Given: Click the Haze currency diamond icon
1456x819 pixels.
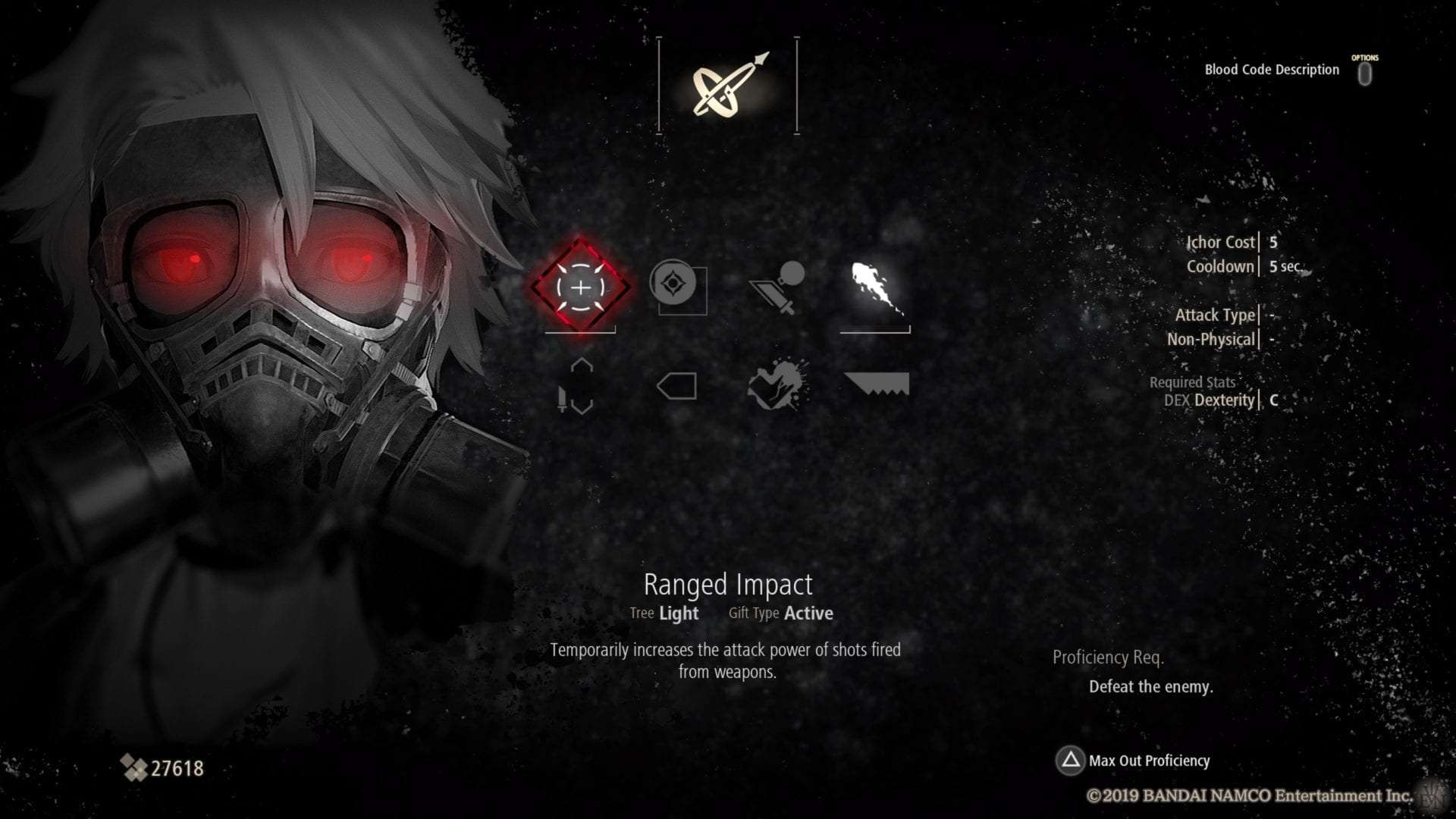Looking at the screenshot, I should [135, 767].
